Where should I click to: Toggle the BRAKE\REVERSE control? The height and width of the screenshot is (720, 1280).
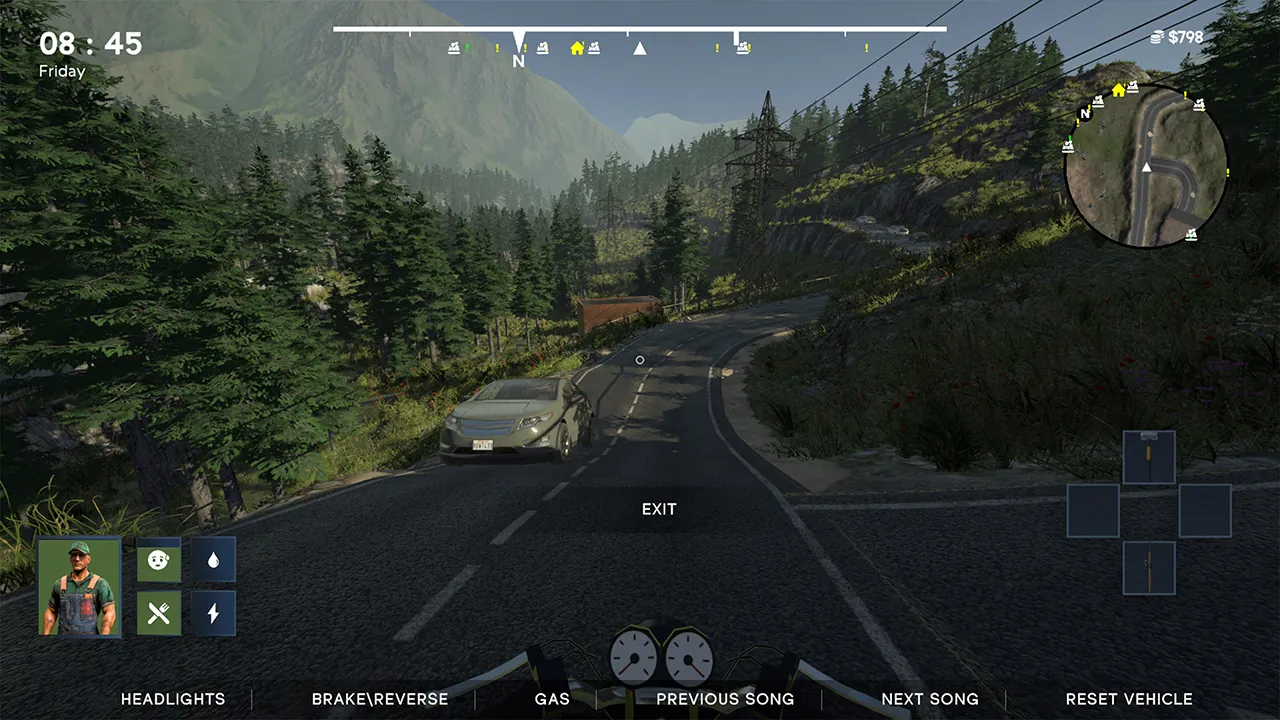pos(380,699)
